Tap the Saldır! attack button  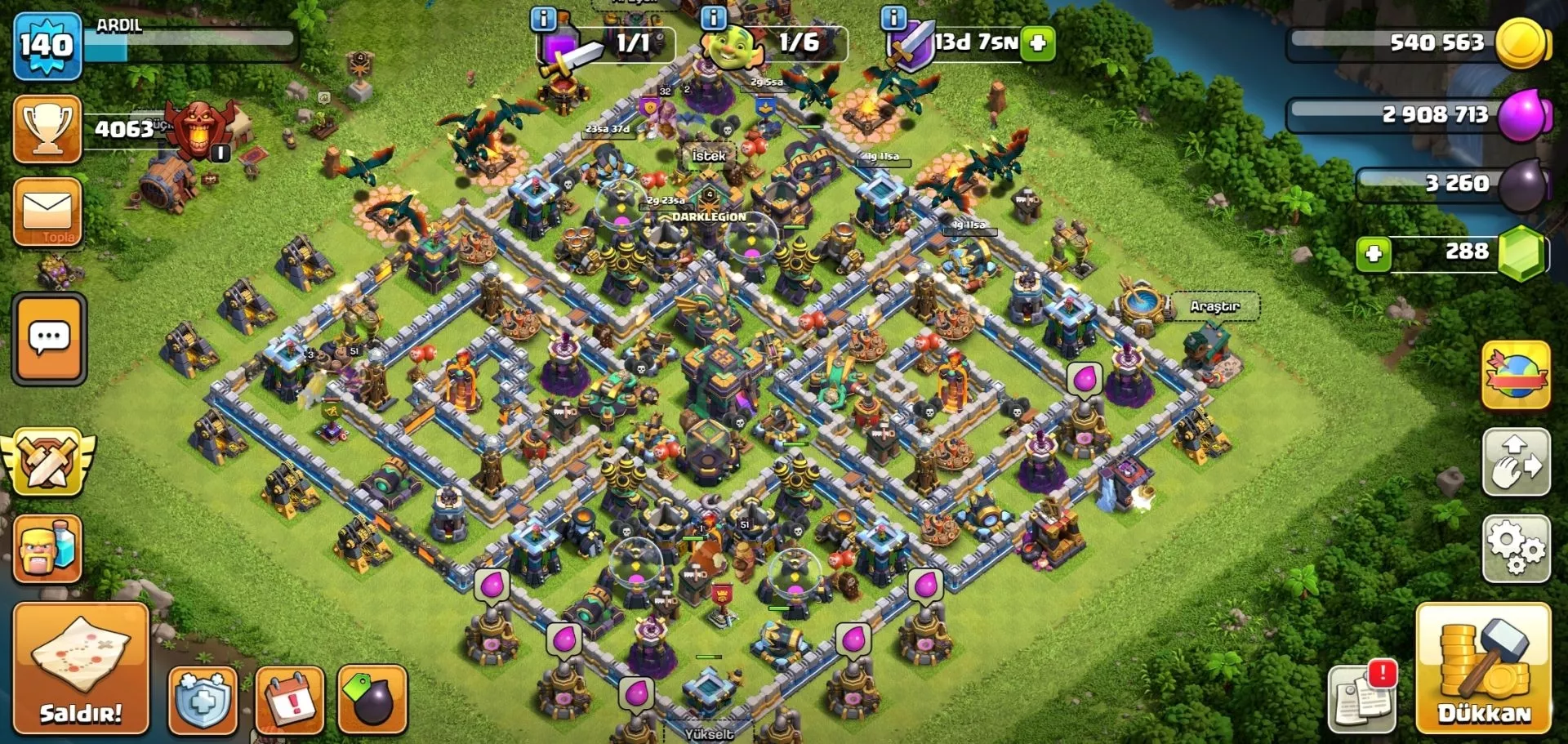[81, 668]
